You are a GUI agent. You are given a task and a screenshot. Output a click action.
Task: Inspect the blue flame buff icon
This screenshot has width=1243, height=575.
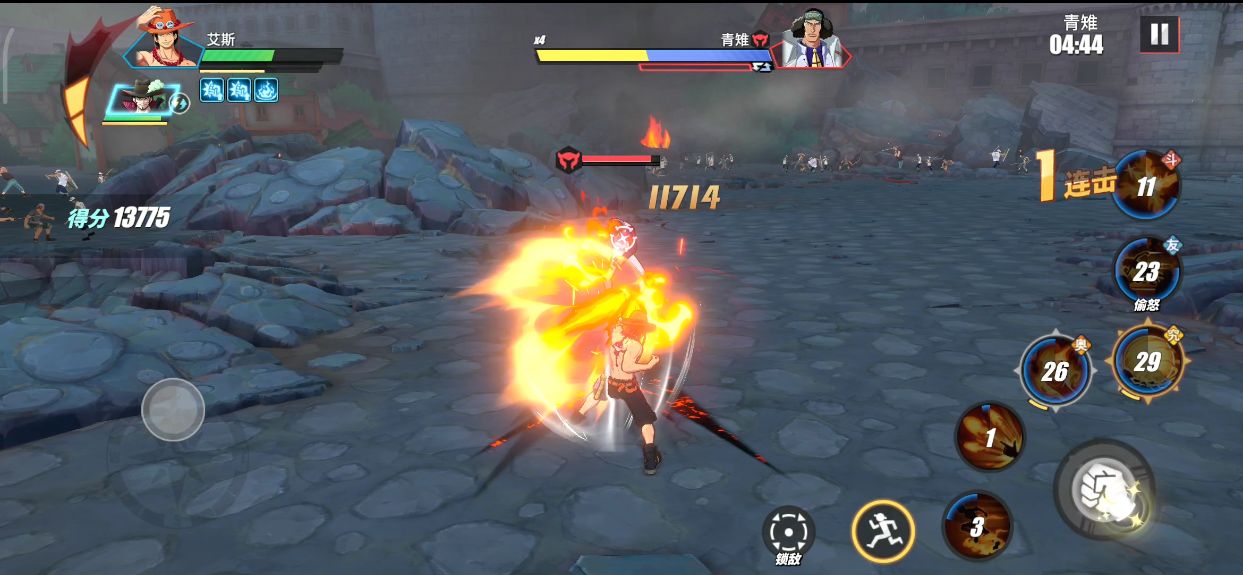tap(266, 90)
